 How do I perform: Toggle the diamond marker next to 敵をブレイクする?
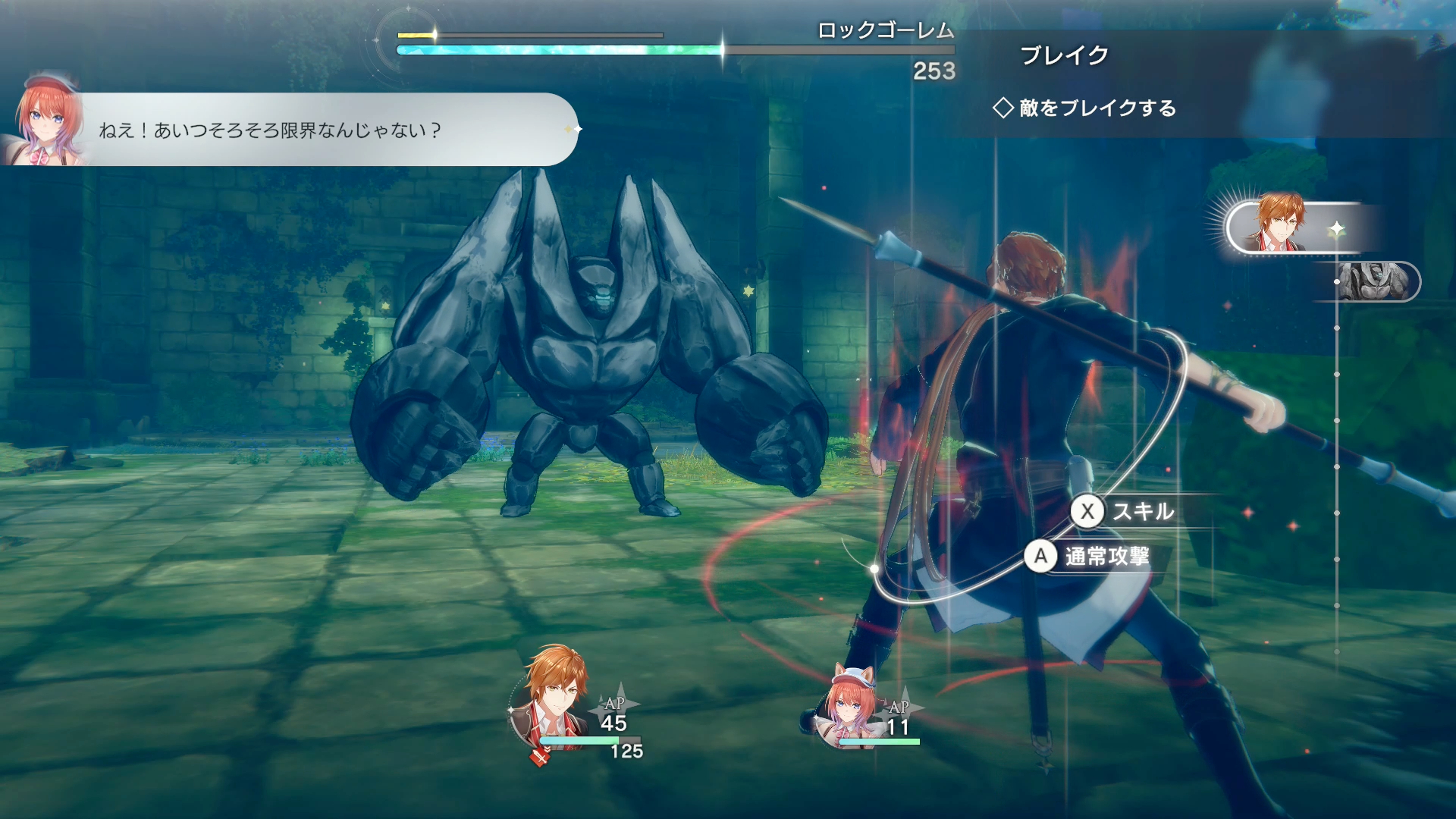coord(1003,108)
